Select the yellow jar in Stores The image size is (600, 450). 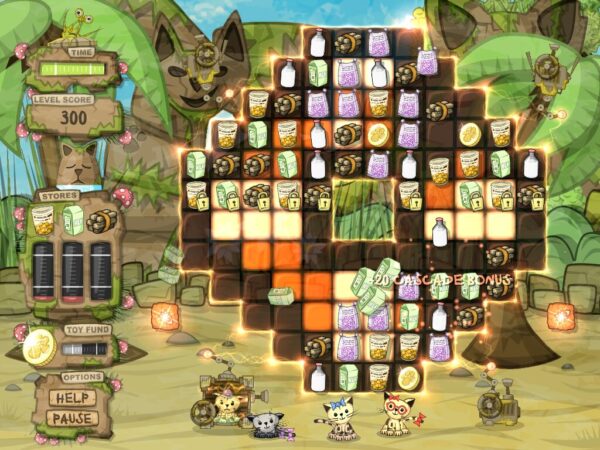click(x=43, y=218)
